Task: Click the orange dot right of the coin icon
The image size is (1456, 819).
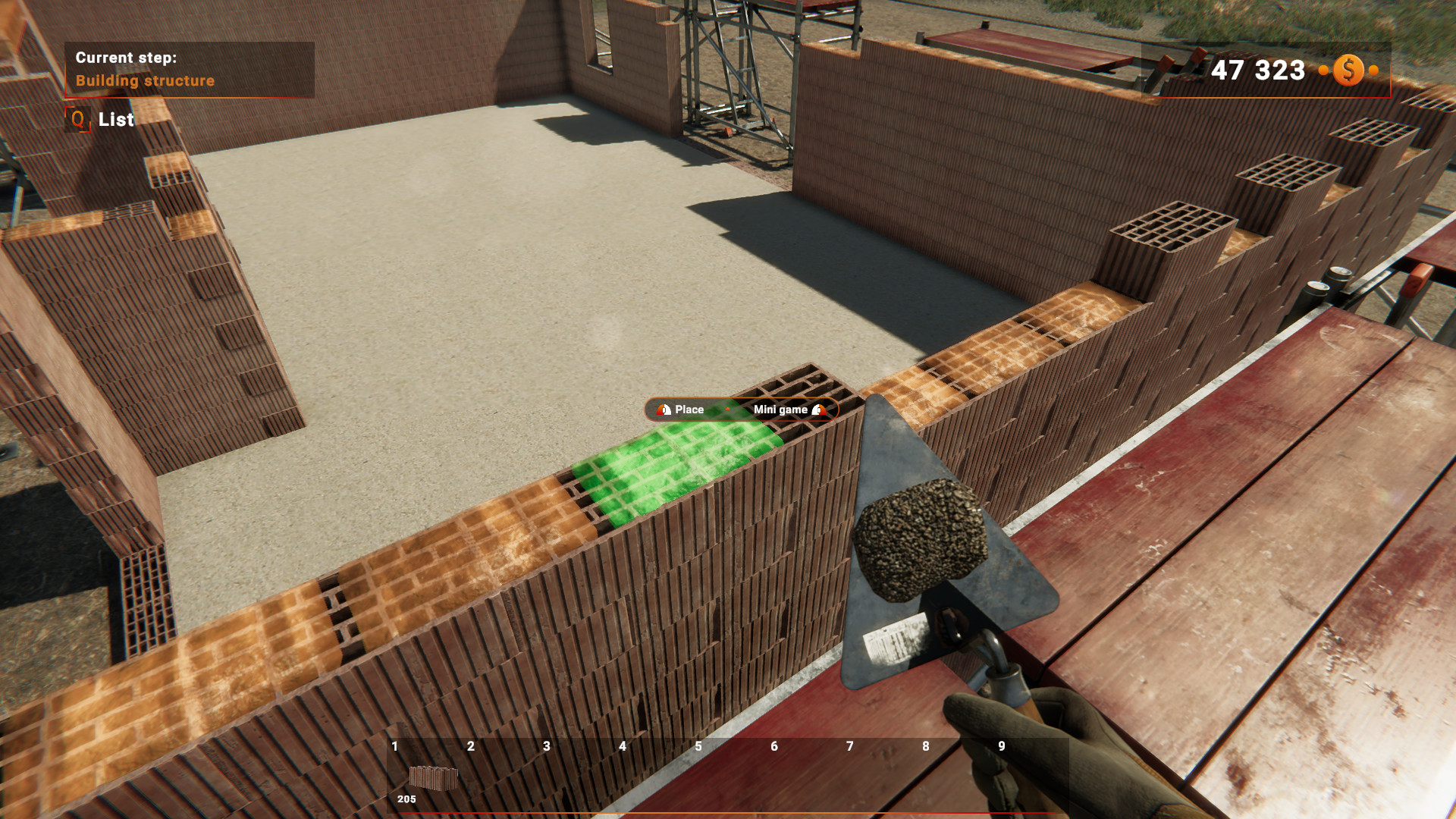Action: (1373, 71)
